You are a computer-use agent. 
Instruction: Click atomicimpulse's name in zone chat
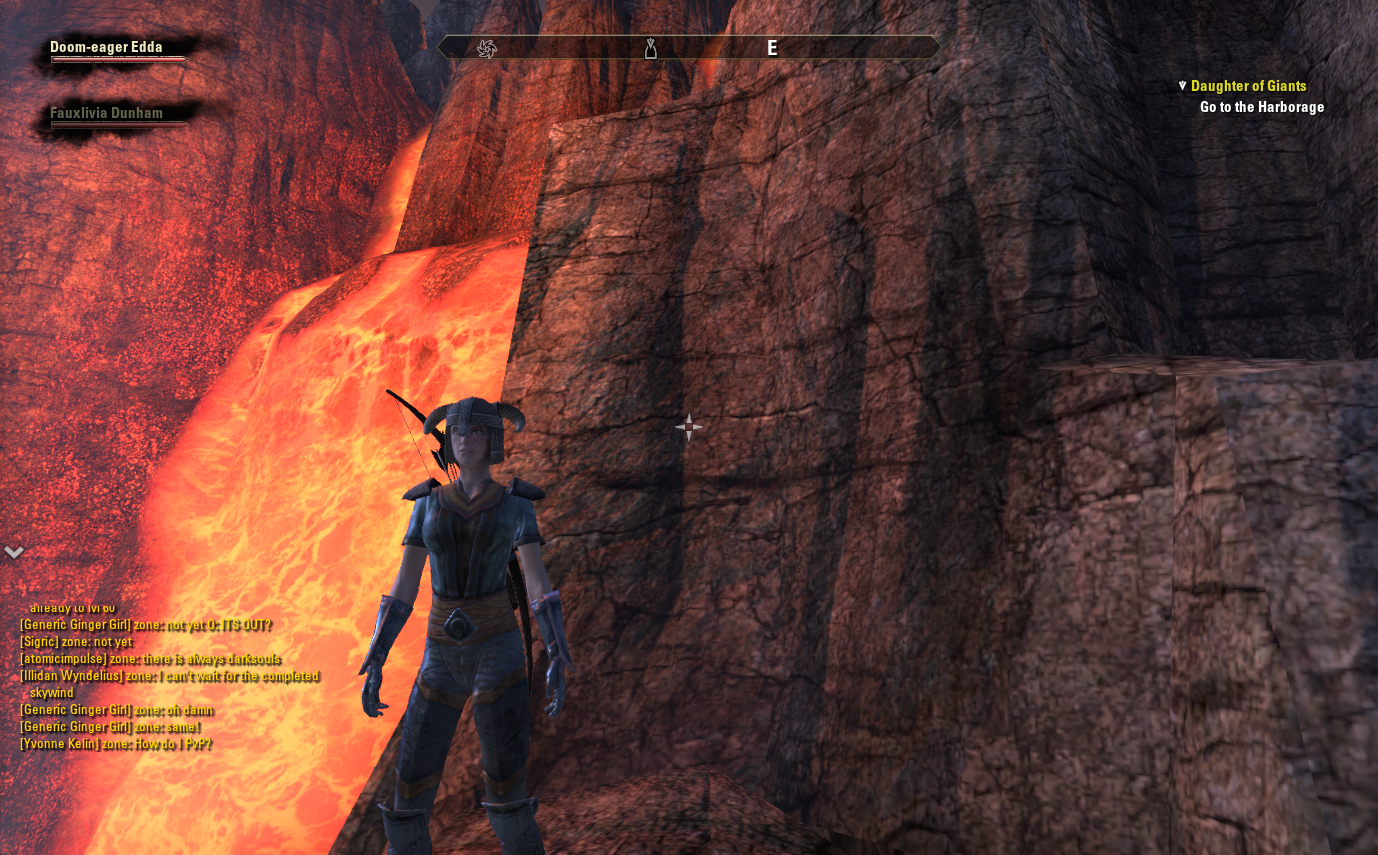[x=62, y=659]
